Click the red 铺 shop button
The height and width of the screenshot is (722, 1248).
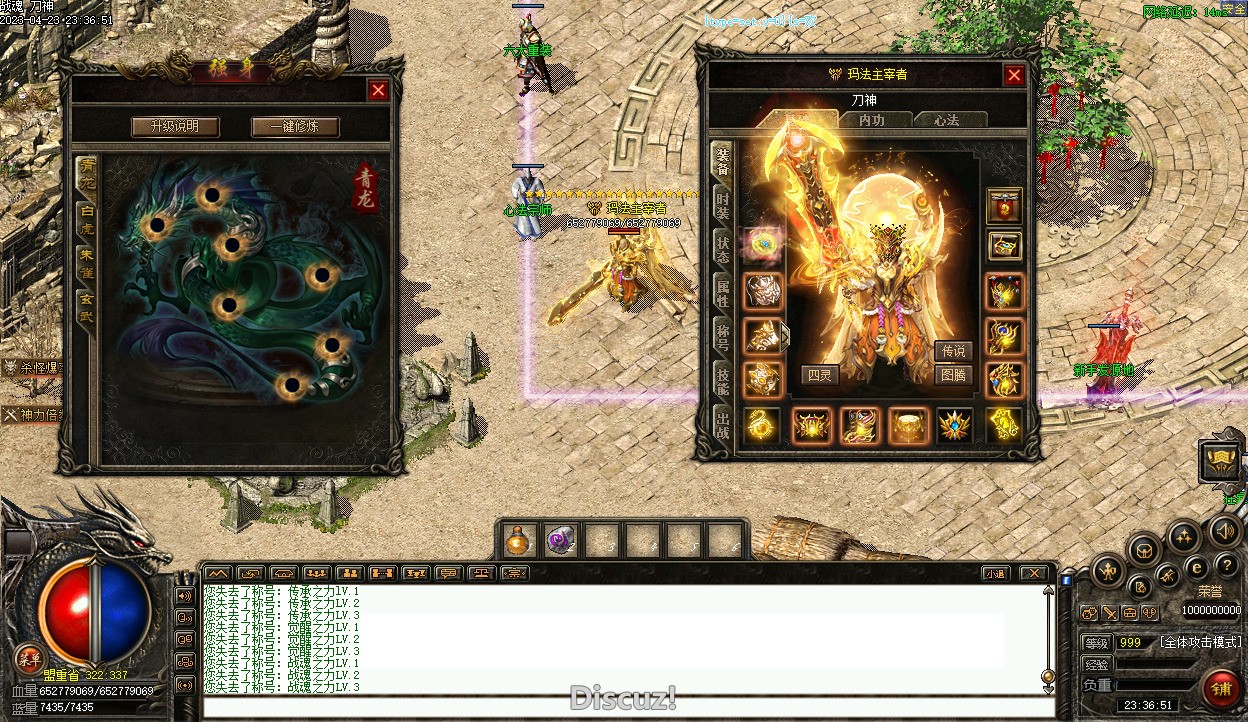point(1221,688)
